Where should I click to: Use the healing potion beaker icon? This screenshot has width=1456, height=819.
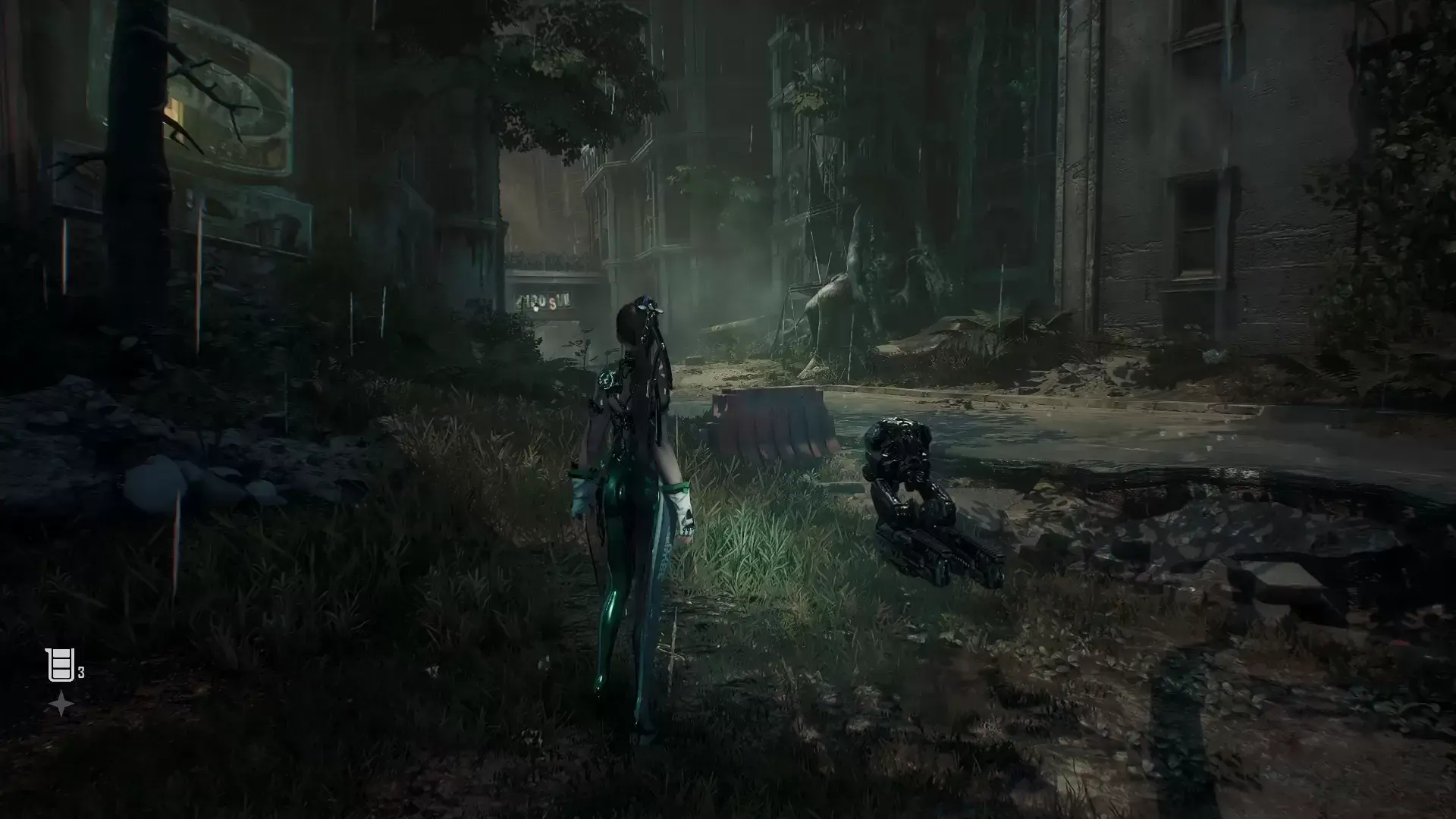(x=59, y=666)
